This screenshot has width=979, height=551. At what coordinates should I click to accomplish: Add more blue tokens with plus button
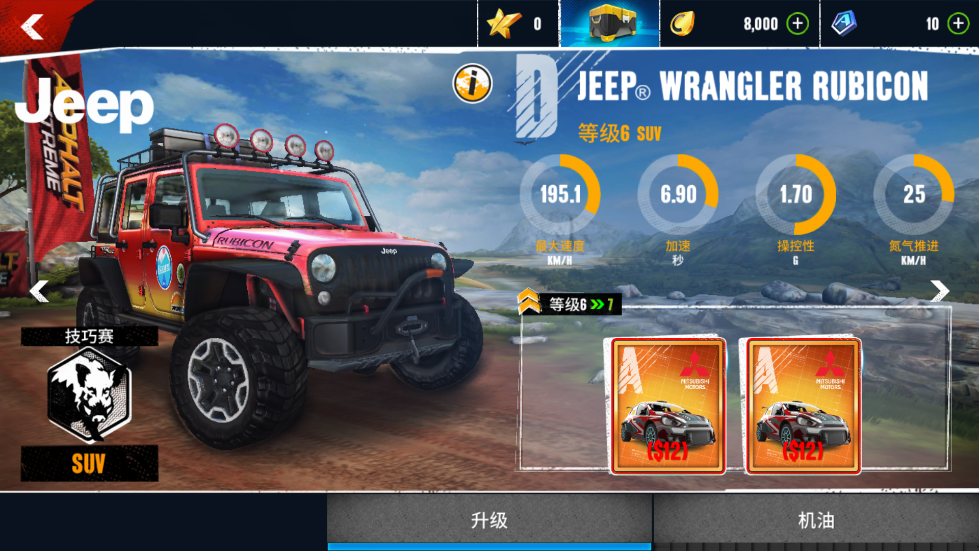(958, 24)
